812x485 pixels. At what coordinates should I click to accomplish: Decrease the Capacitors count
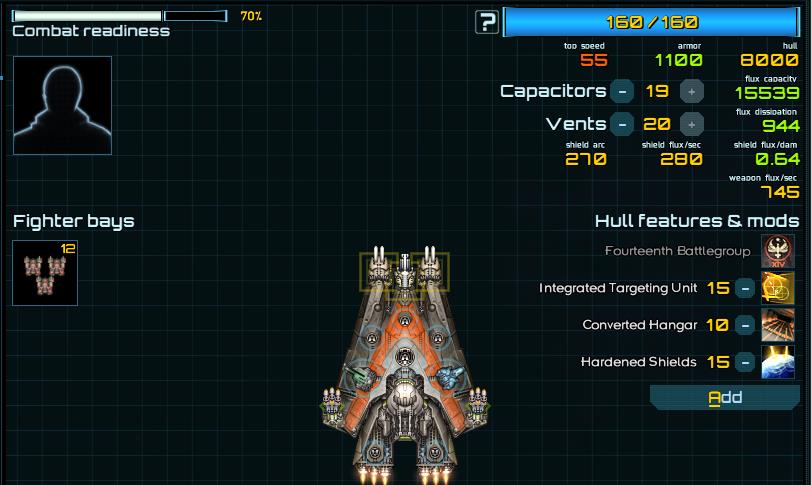coord(622,91)
